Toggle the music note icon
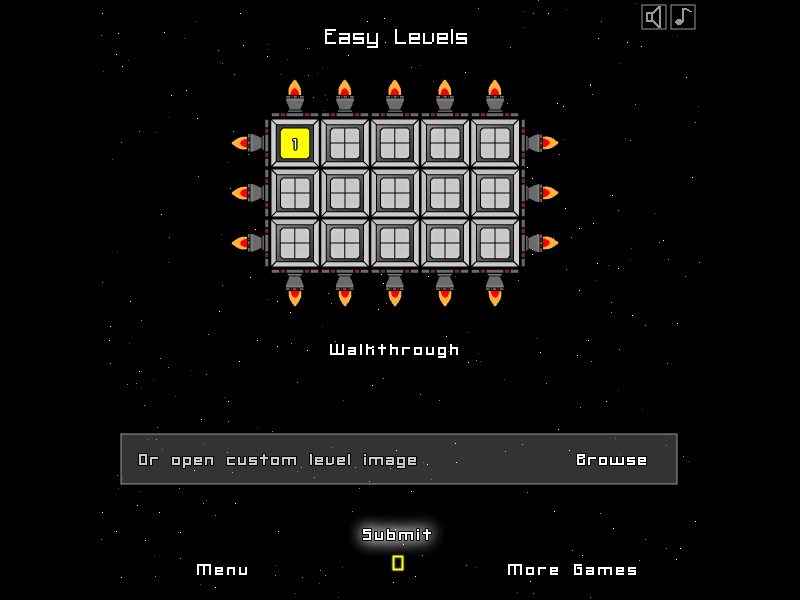 pyautogui.click(x=683, y=17)
